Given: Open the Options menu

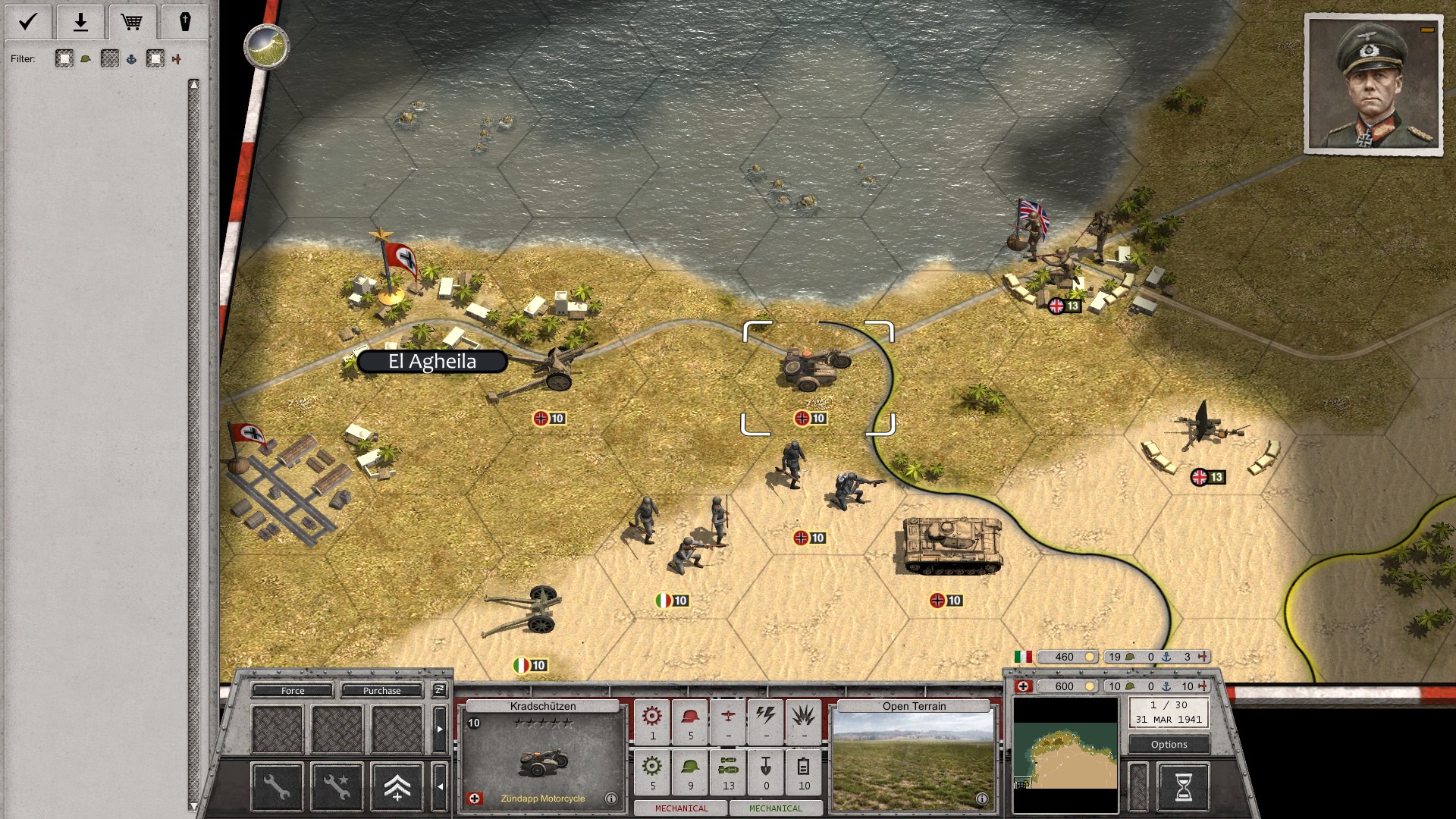Looking at the screenshot, I should pyautogui.click(x=1169, y=745).
